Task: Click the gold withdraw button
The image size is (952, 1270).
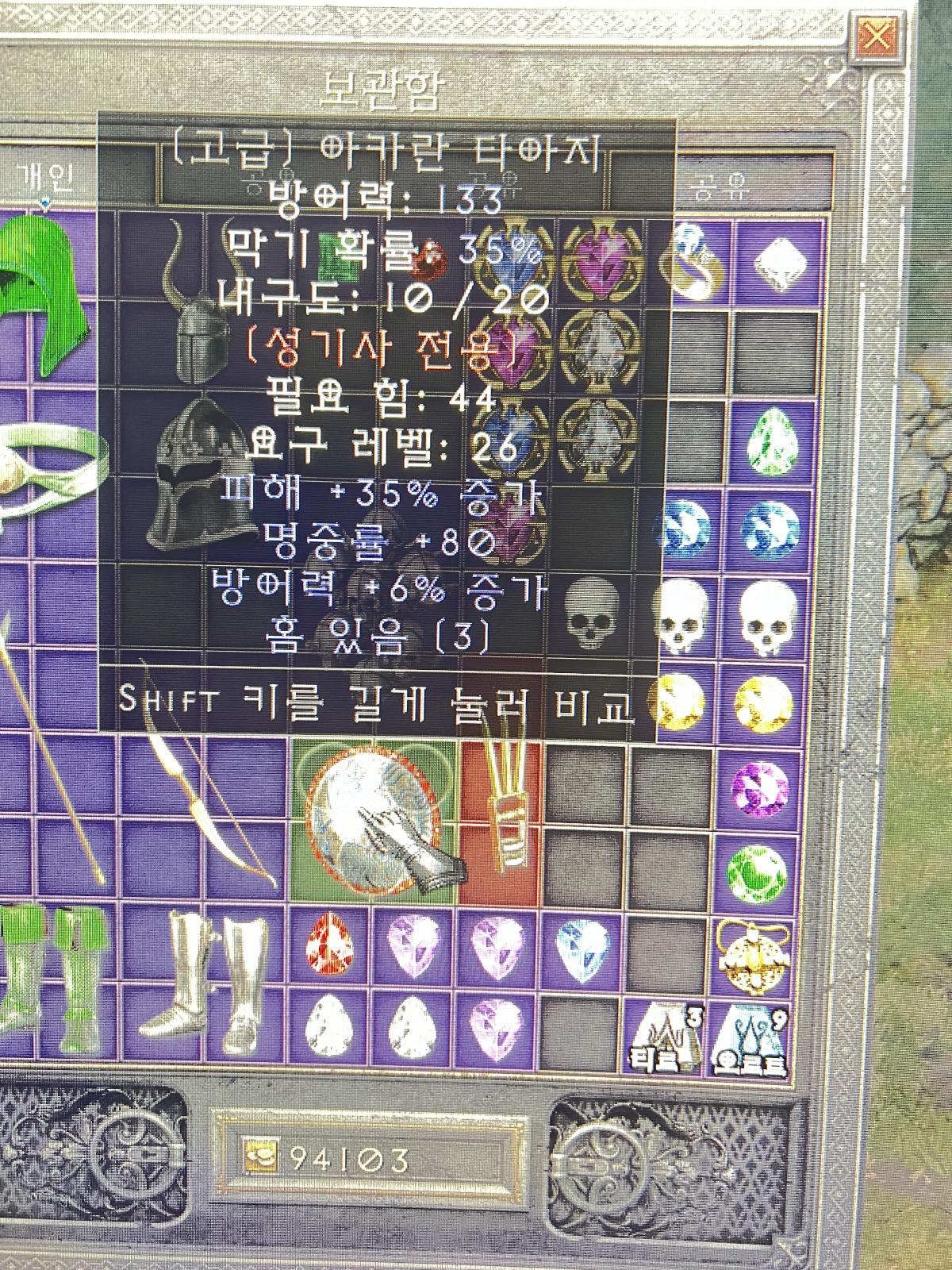Action: pyautogui.click(x=260, y=1160)
